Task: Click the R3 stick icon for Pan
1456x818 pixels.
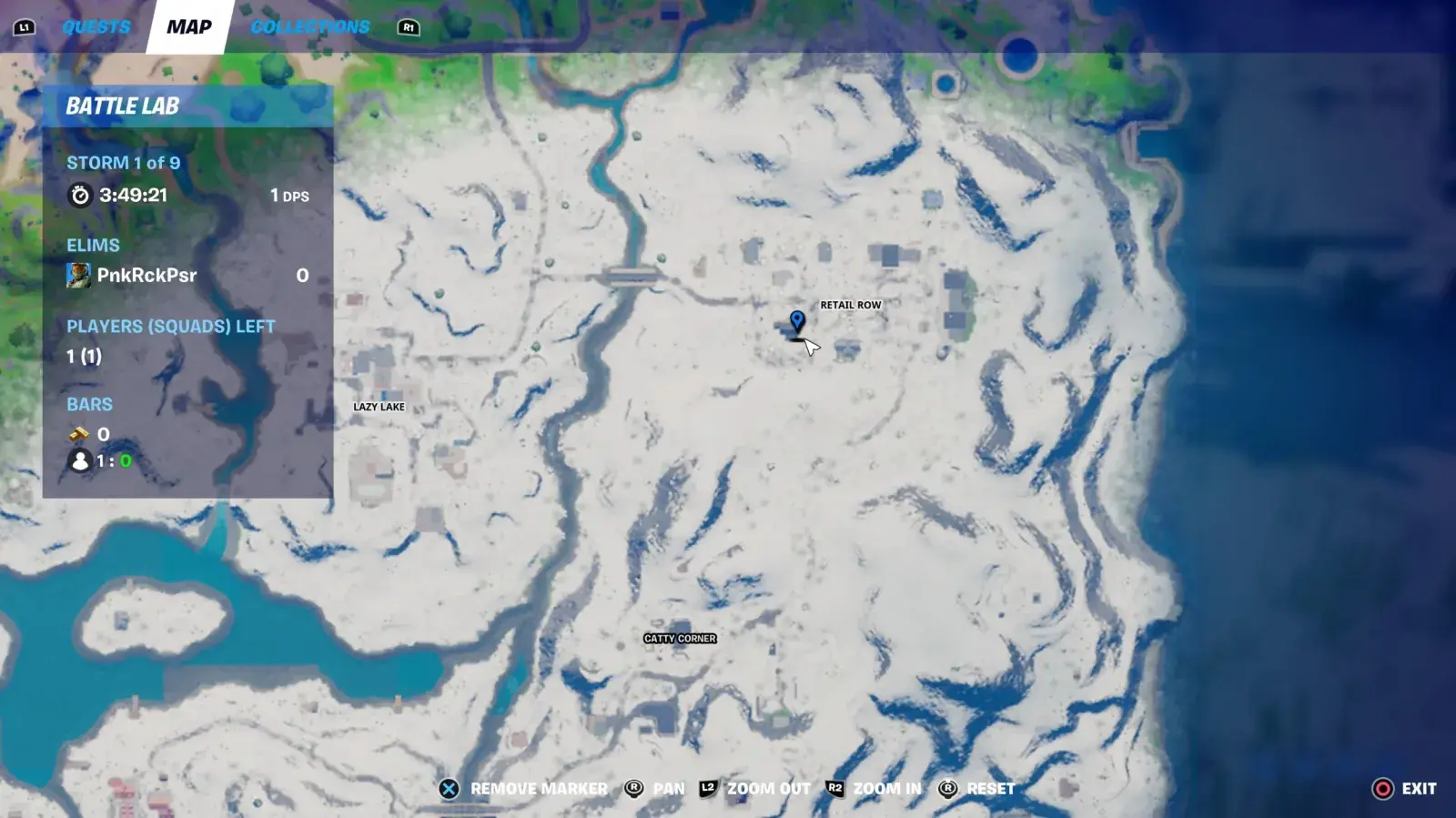Action: (x=633, y=788)
